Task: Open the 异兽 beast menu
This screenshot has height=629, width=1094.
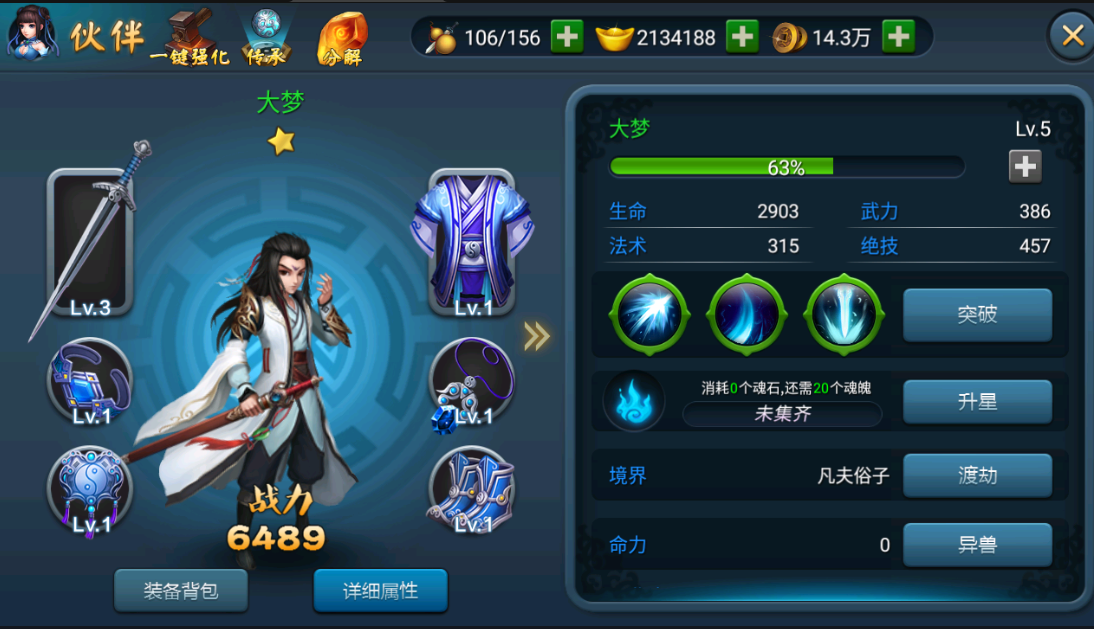Action: click(x=977, y=545)
